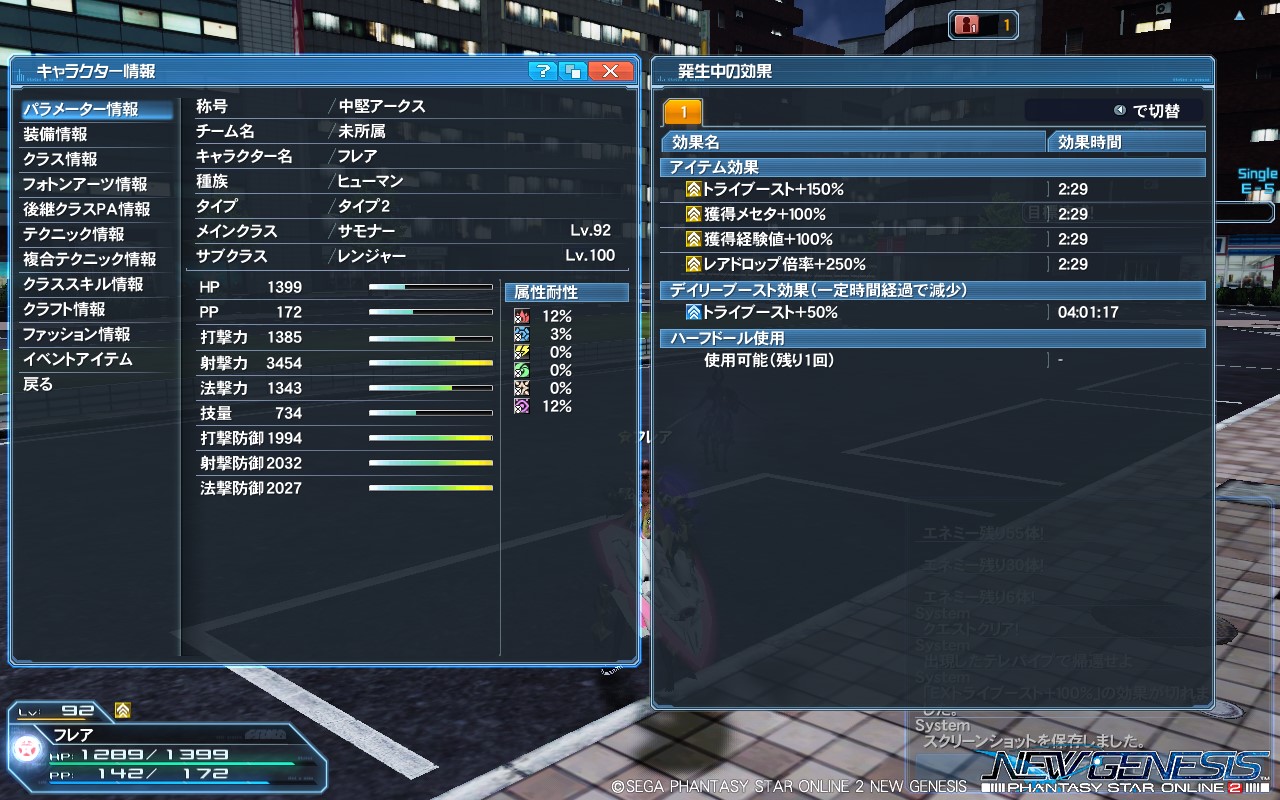The width and height of the screenshot is (1280, 800).
Task: Click the ice resistance icon showing 3%
Action: coord(522,334)
